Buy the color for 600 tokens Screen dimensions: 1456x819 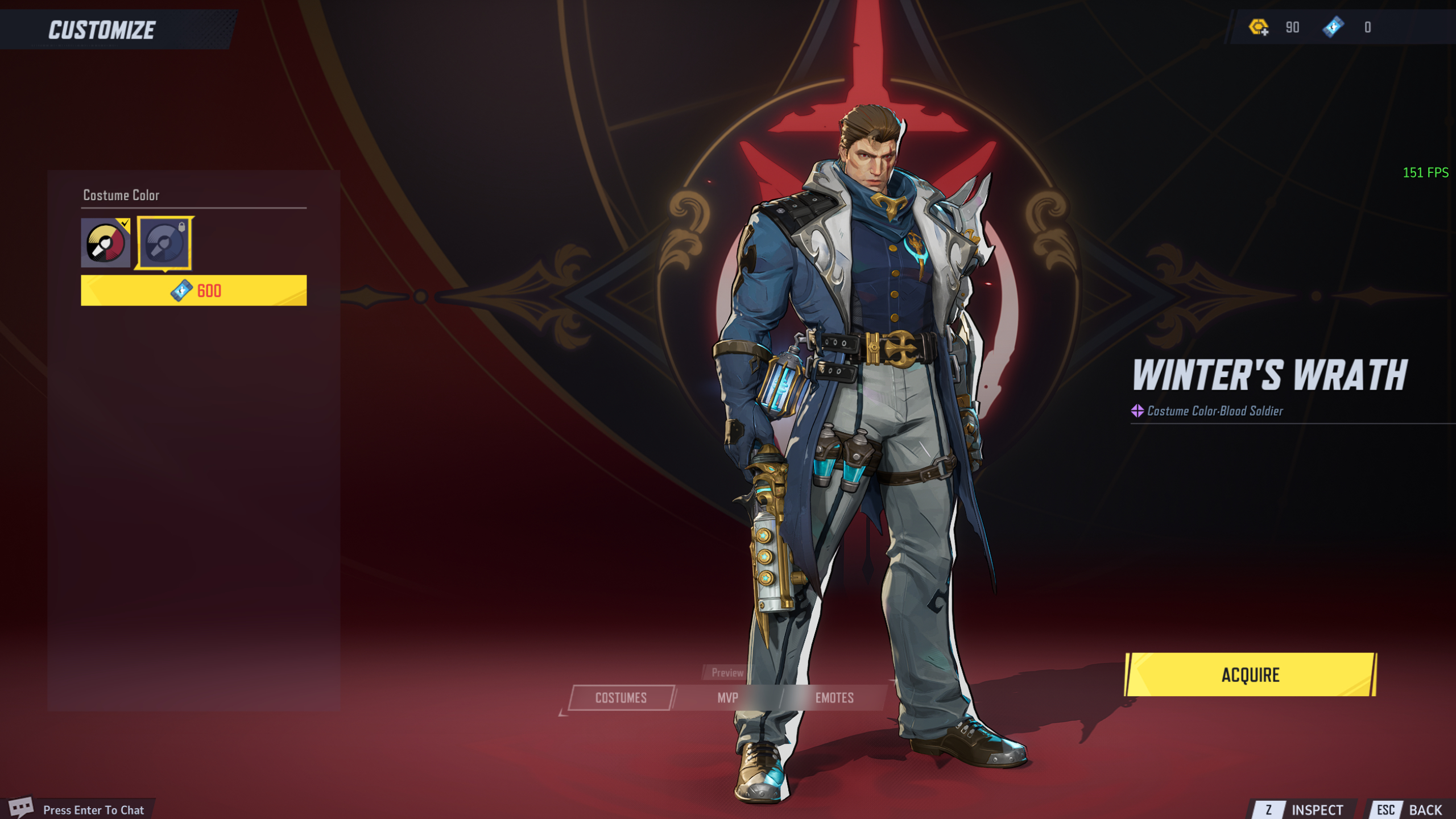coord(193,291)
